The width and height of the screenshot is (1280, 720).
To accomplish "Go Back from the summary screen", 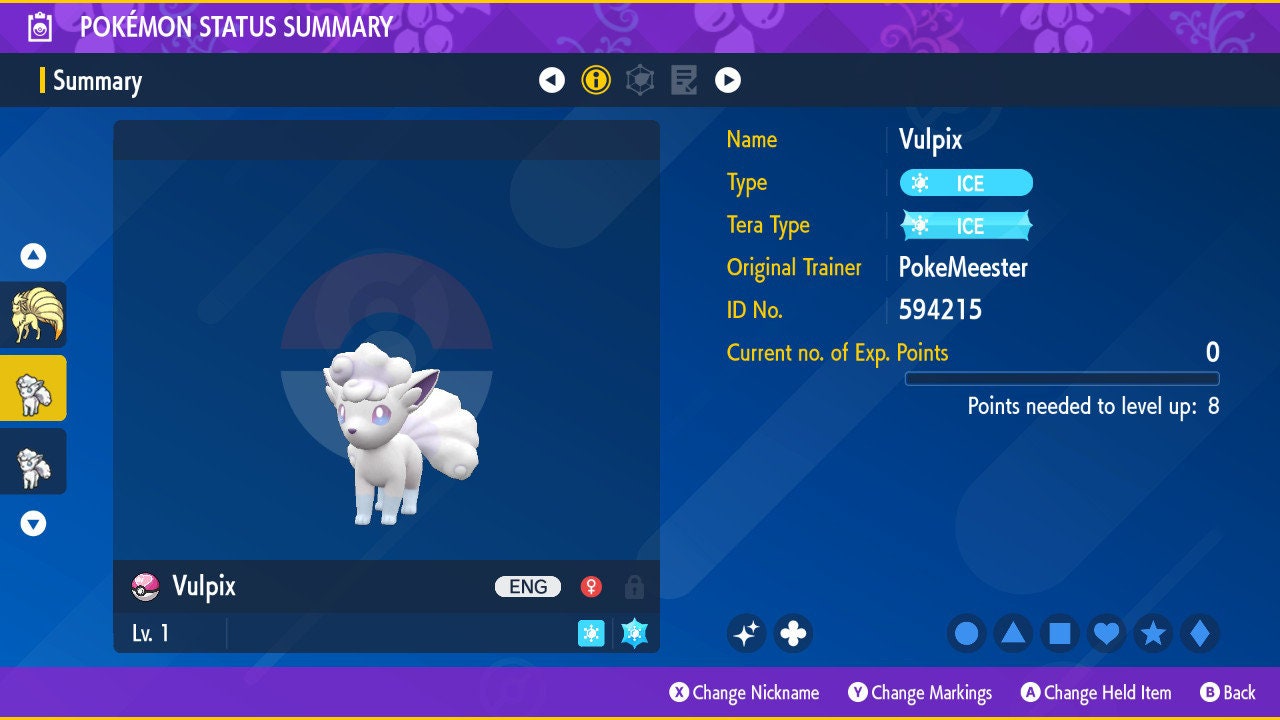I will 1228,692.
